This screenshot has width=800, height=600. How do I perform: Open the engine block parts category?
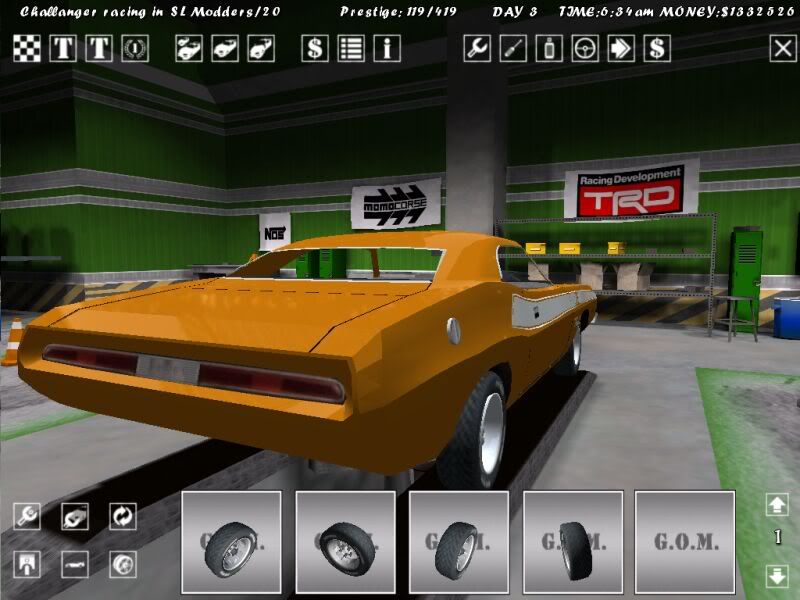(x=75, y=516)
